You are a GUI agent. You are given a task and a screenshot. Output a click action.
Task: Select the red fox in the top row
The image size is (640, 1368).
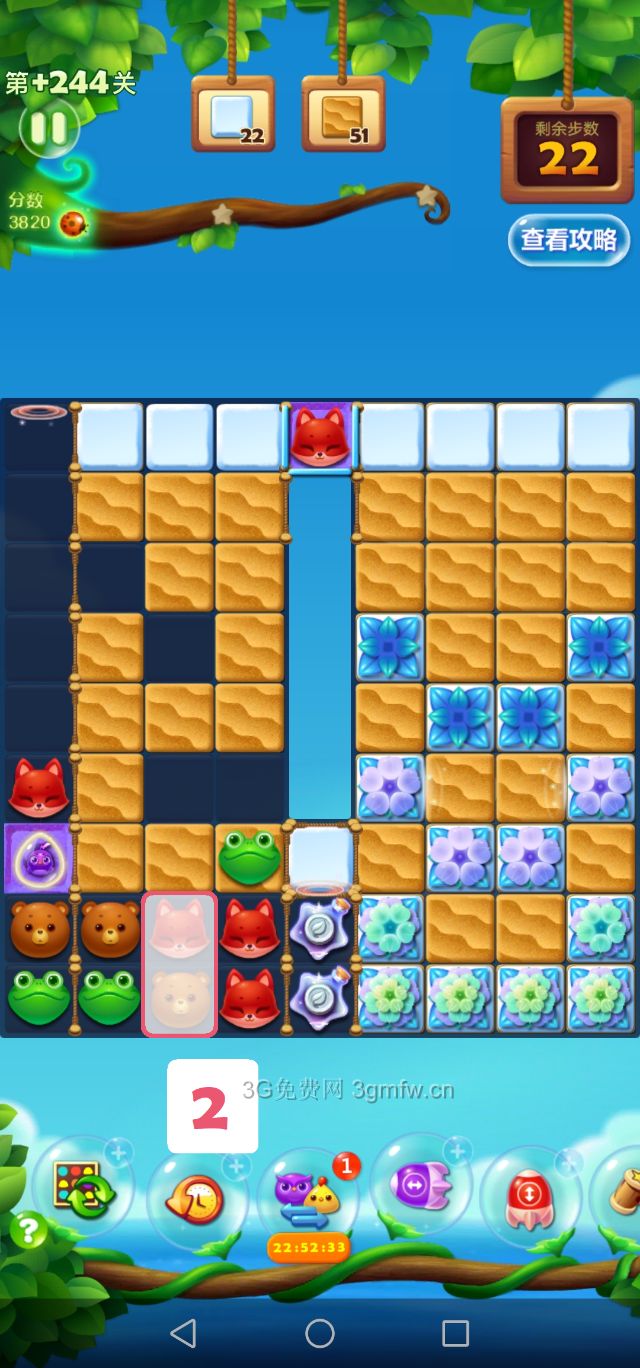(x=320, y=437)
